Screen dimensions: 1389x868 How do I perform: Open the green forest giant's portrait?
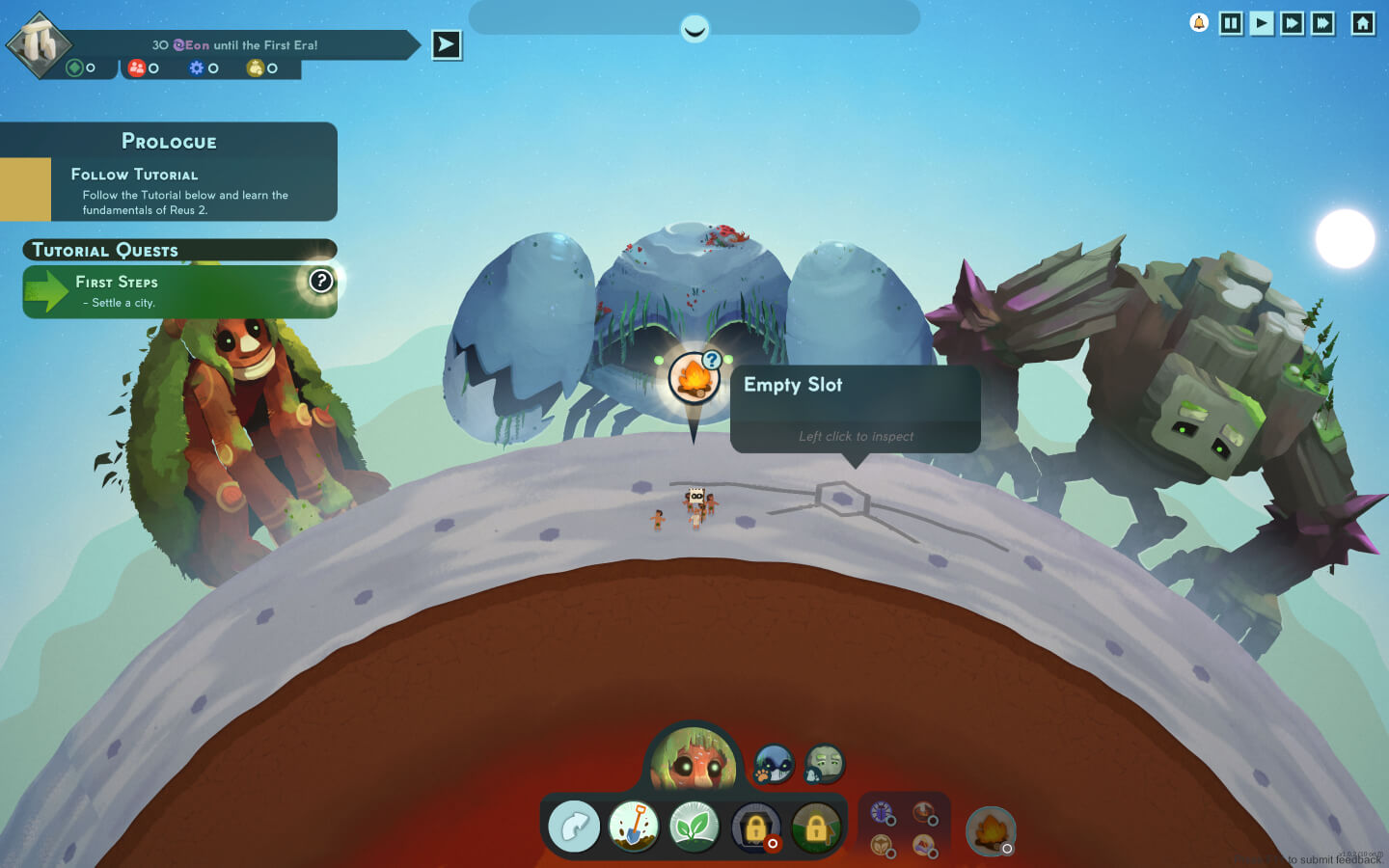695,760
